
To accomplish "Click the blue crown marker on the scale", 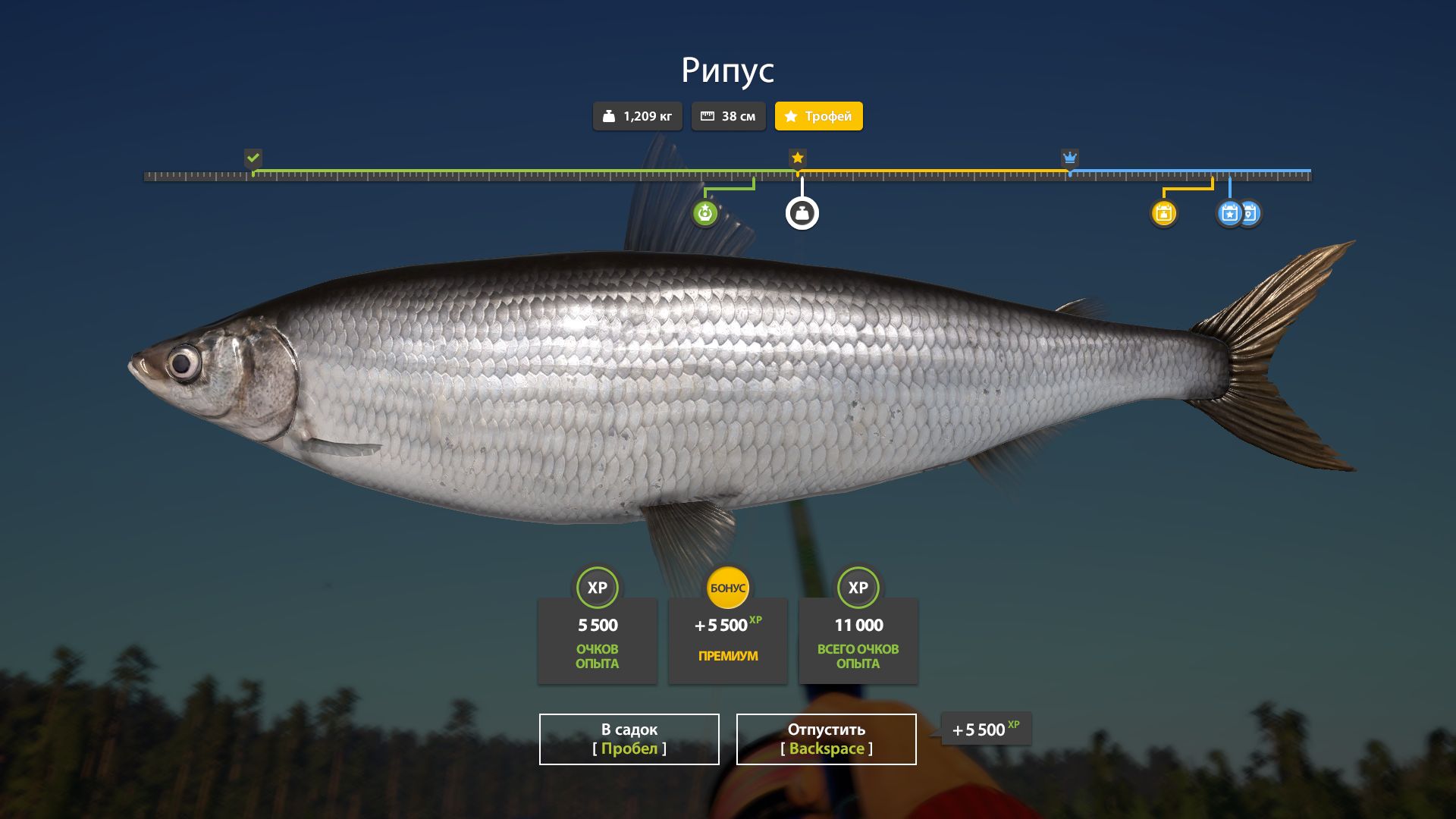I will [1069, 158].
